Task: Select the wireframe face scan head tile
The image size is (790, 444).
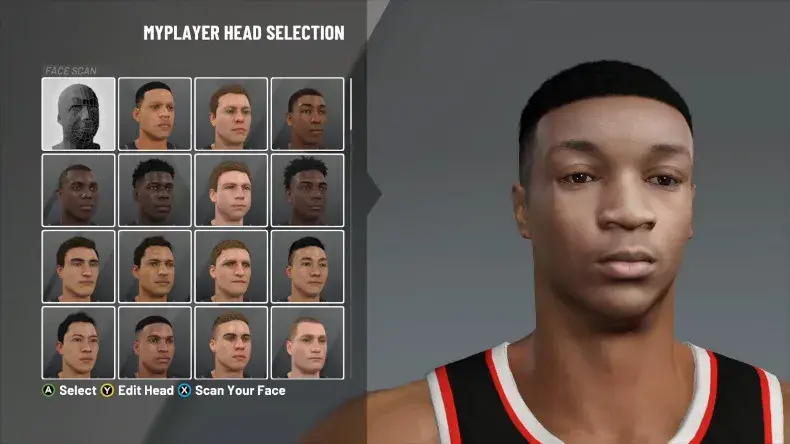Action: [x=77, y=114]
